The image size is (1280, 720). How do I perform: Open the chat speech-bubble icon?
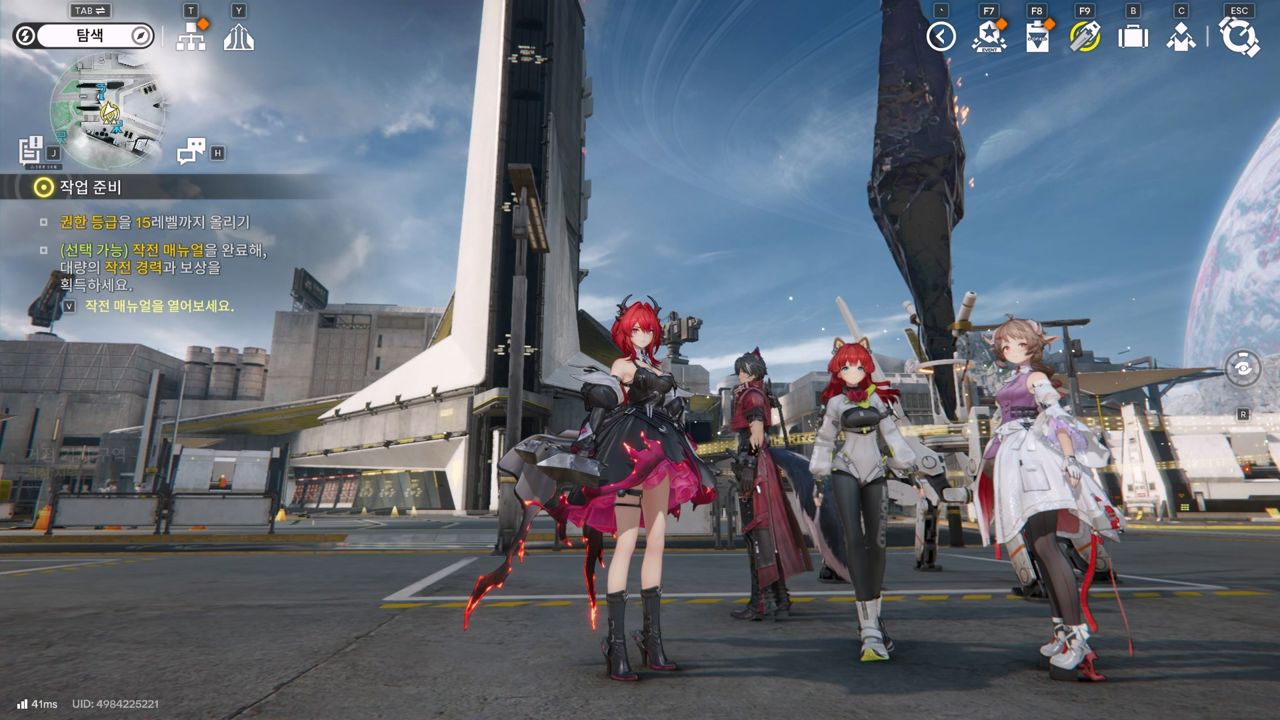(x=190, y=152)
